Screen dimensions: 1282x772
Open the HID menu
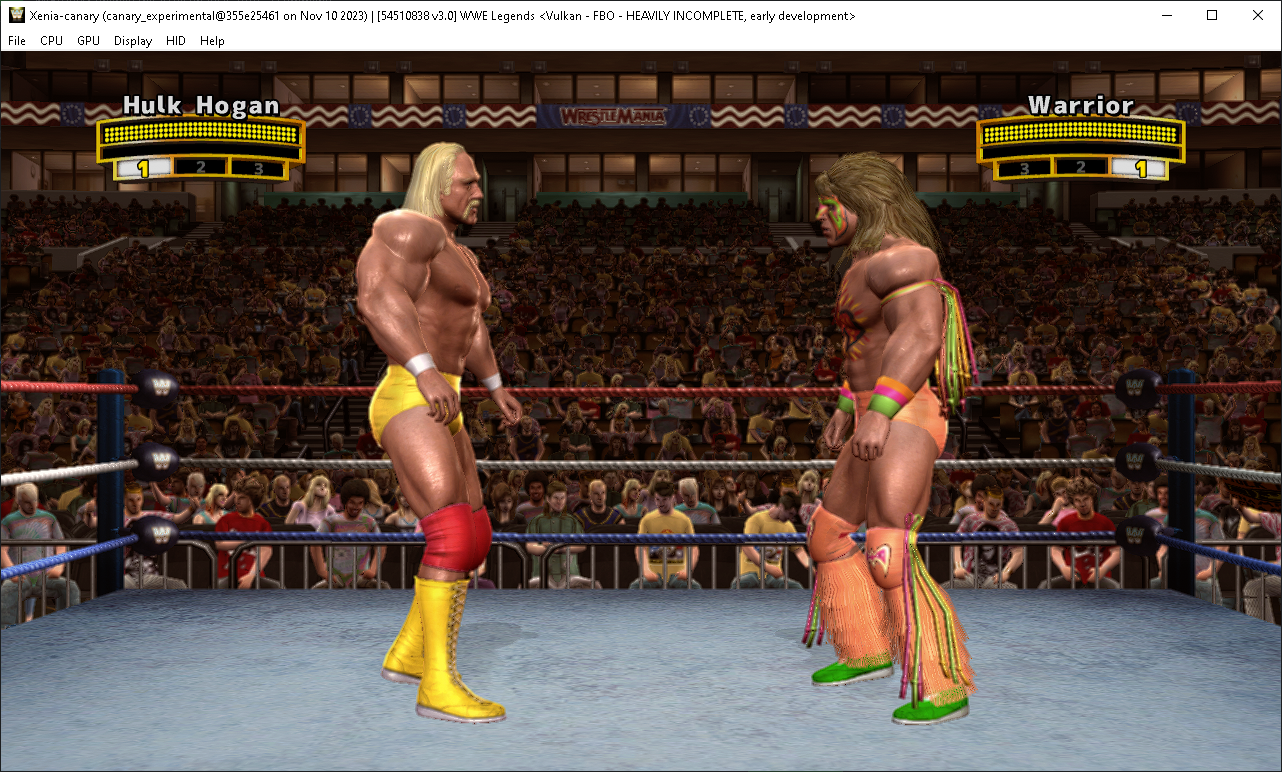click(x=175, y=41)
